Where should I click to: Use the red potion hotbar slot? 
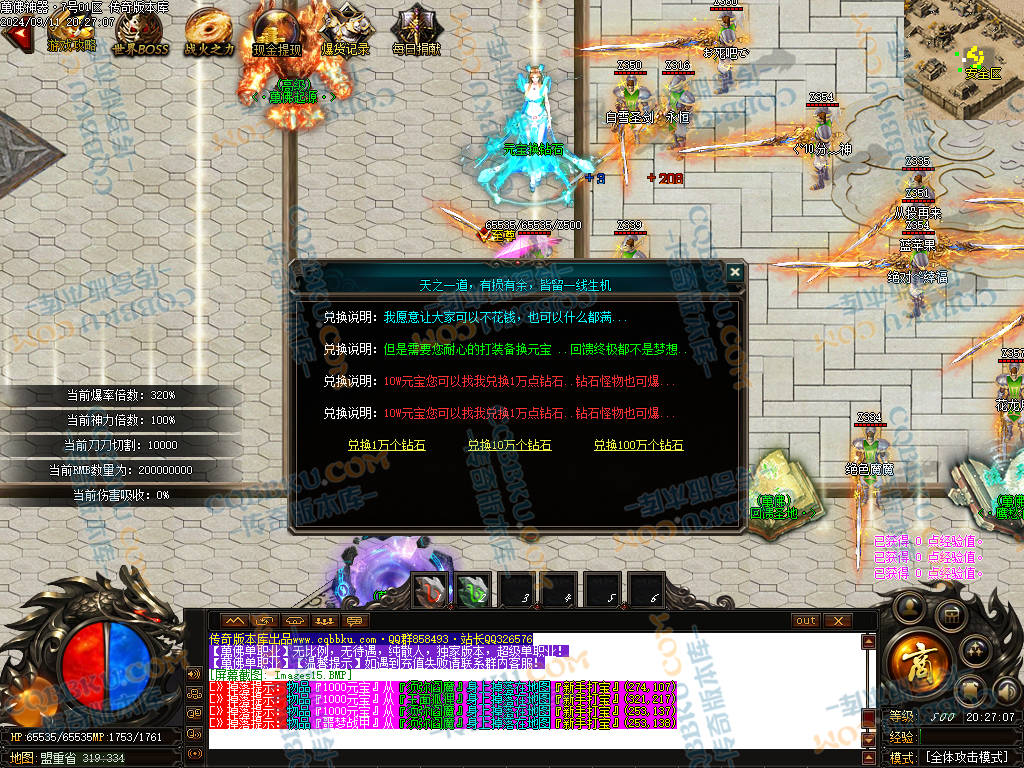430,590
